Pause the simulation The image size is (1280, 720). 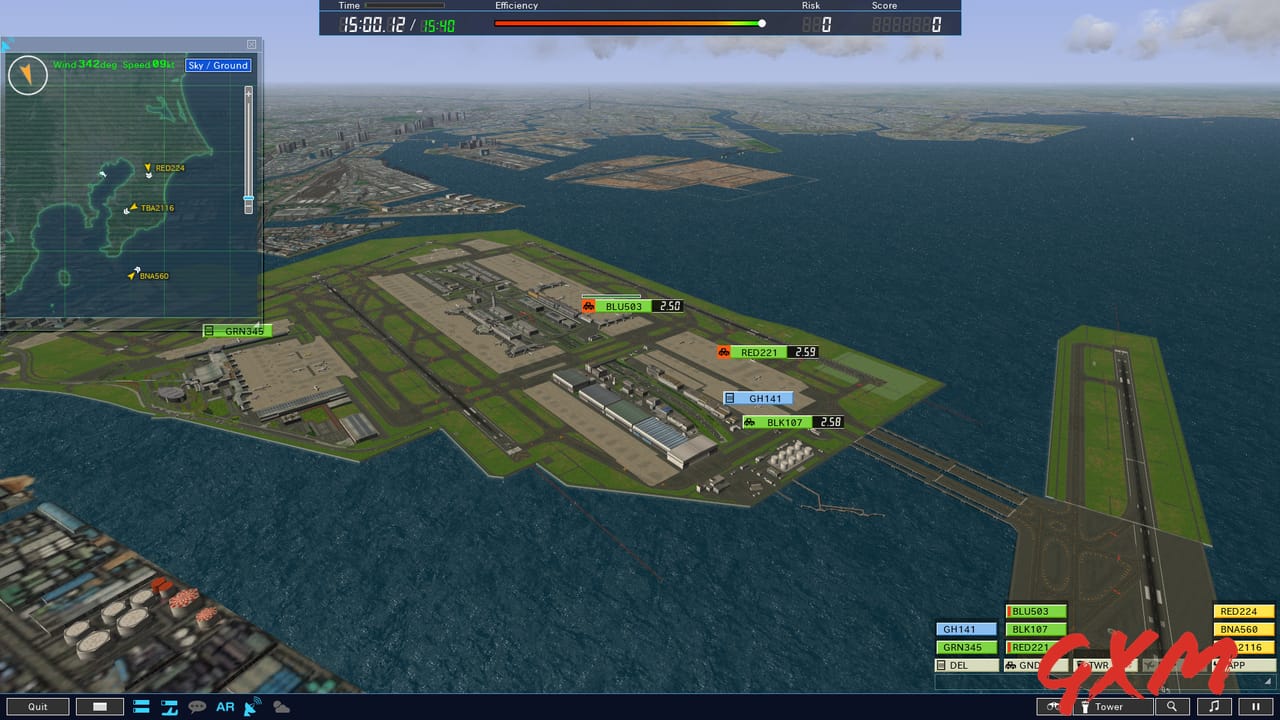click(1257, 707)
